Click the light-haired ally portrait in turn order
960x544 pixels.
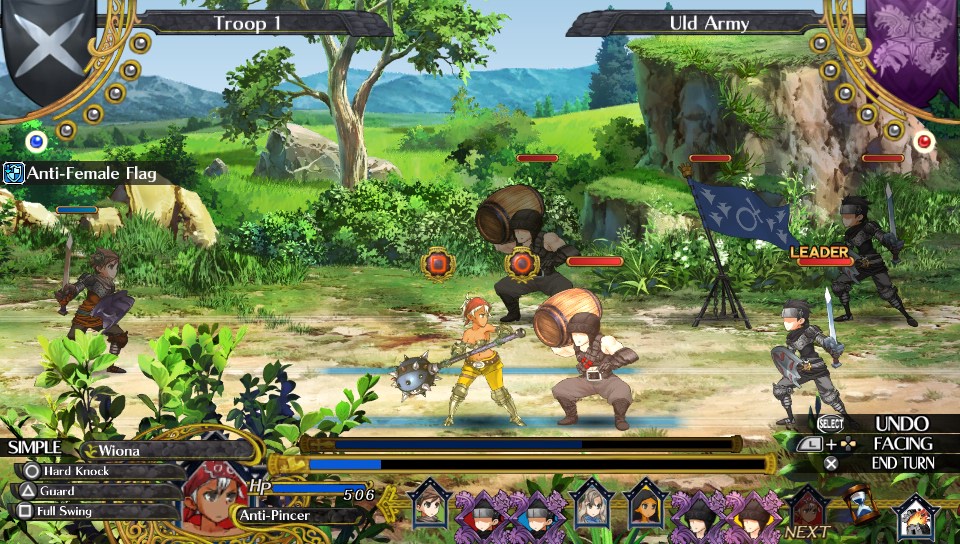coord(590,503)
